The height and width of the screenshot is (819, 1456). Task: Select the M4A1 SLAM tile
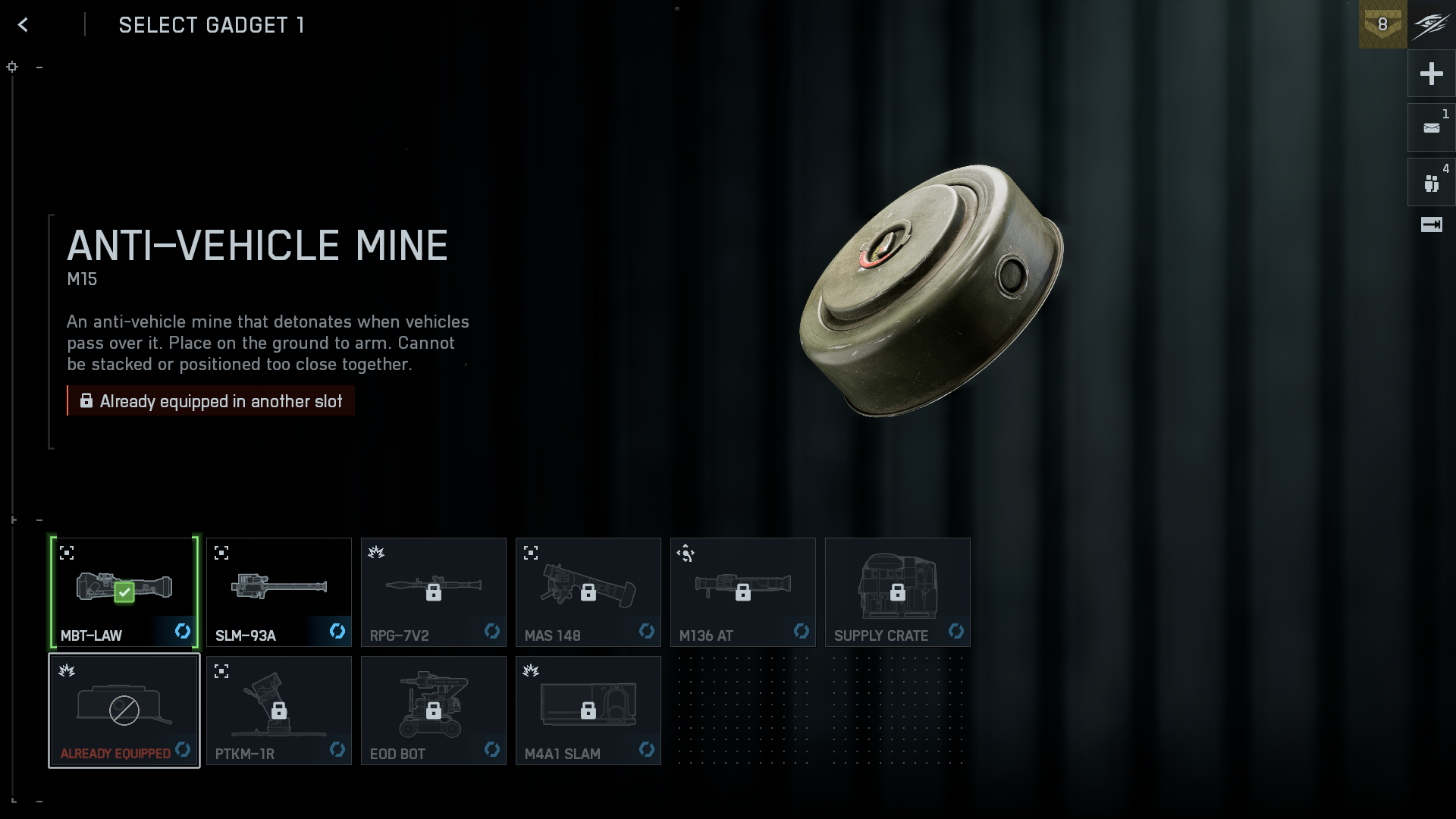588,711
